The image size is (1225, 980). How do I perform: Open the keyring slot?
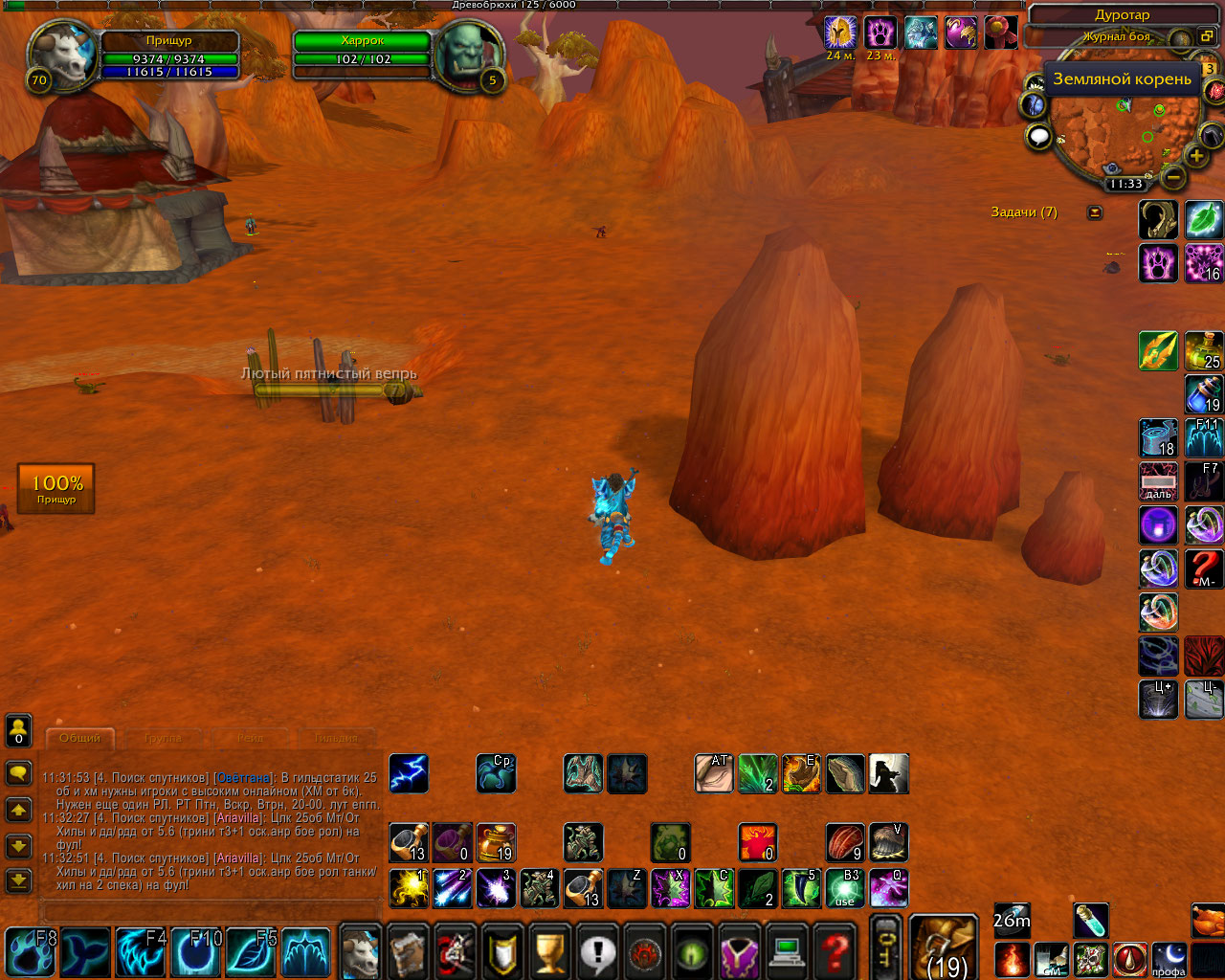click(x=885, y=947)
